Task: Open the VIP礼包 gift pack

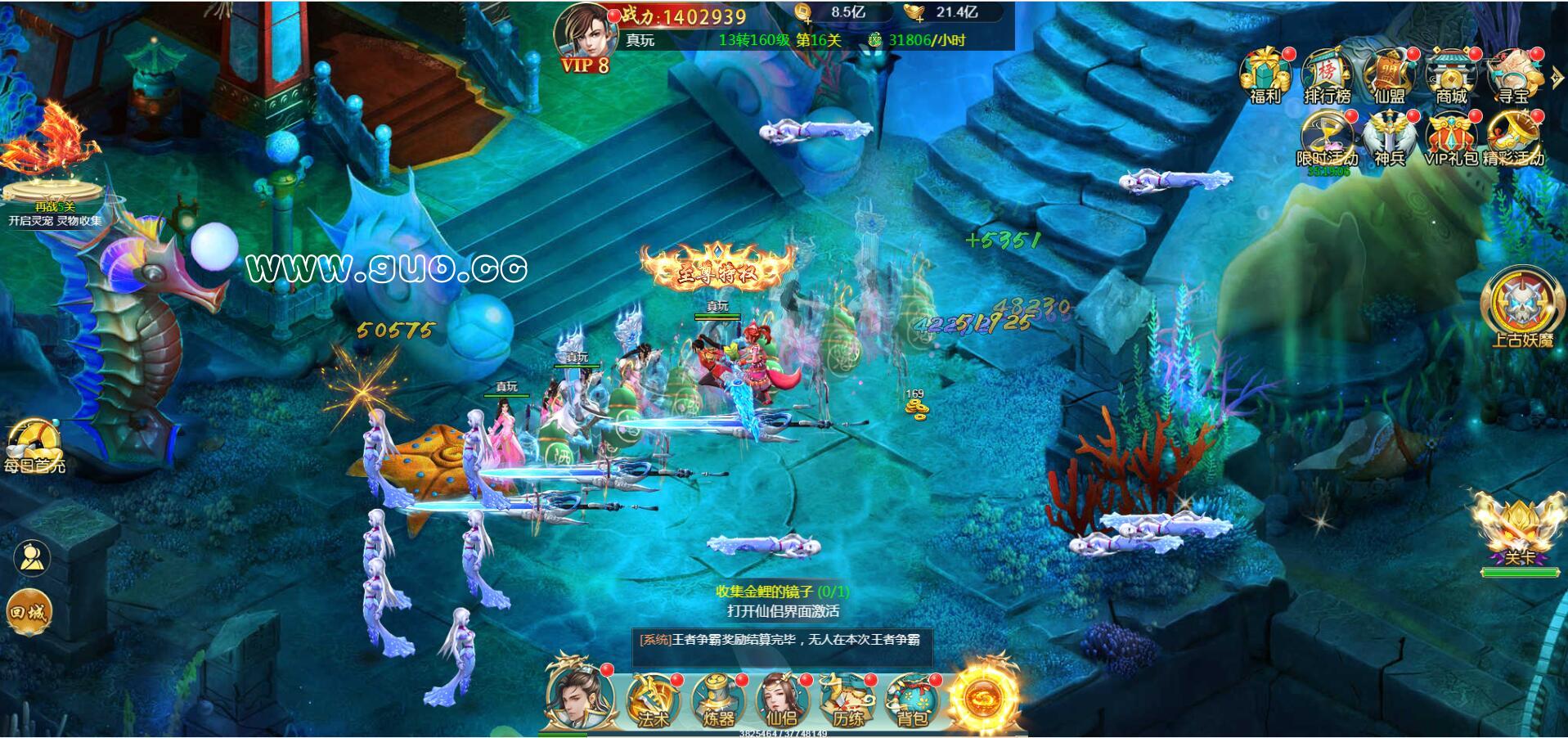Action: click(x=1451, y=139)
